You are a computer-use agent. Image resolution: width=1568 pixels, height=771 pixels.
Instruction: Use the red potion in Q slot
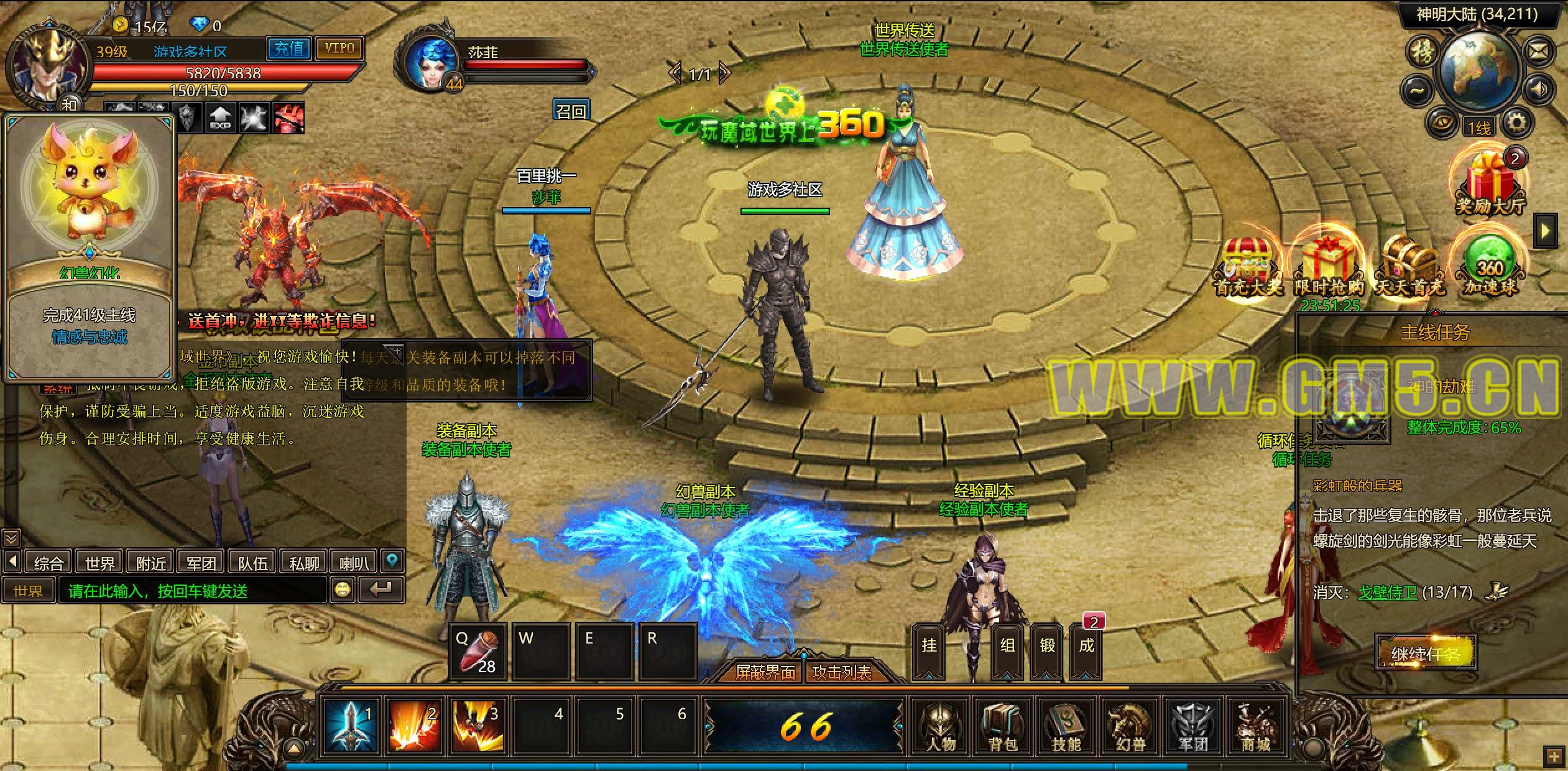pyautogui.click(x=478, y=652)
